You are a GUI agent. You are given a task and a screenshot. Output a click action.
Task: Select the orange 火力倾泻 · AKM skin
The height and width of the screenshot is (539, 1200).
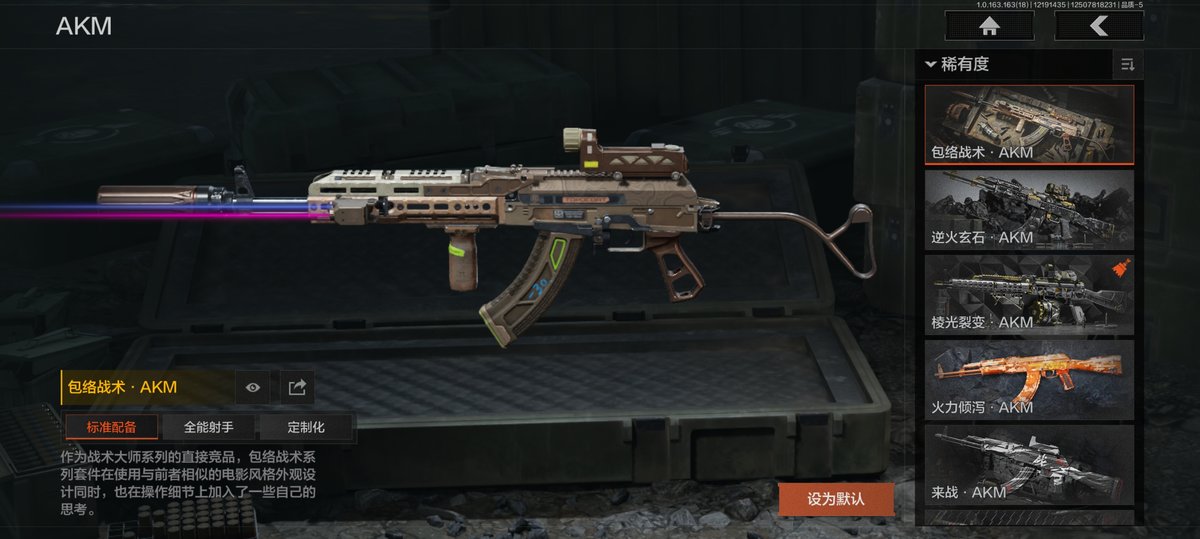[1029, 379]
